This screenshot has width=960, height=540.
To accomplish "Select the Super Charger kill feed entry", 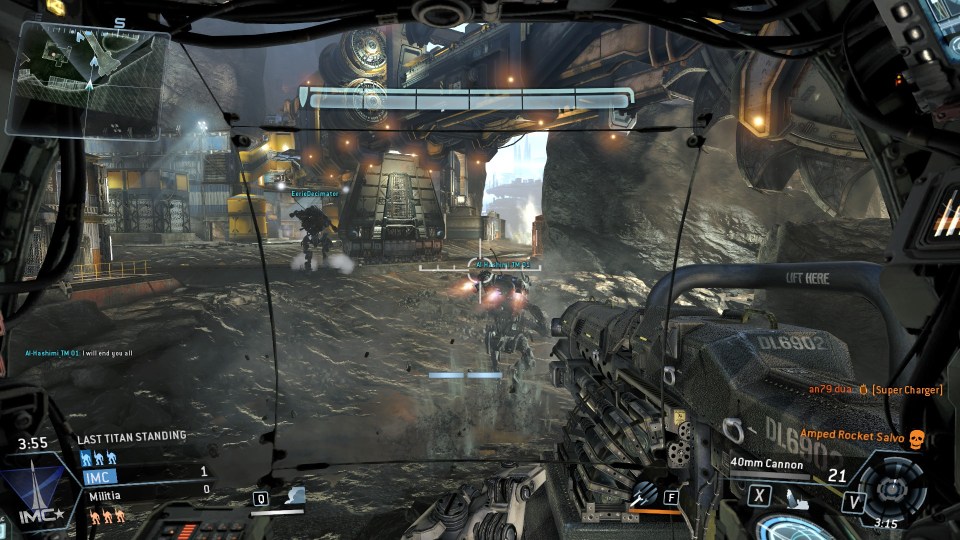I will click(875, 389).
